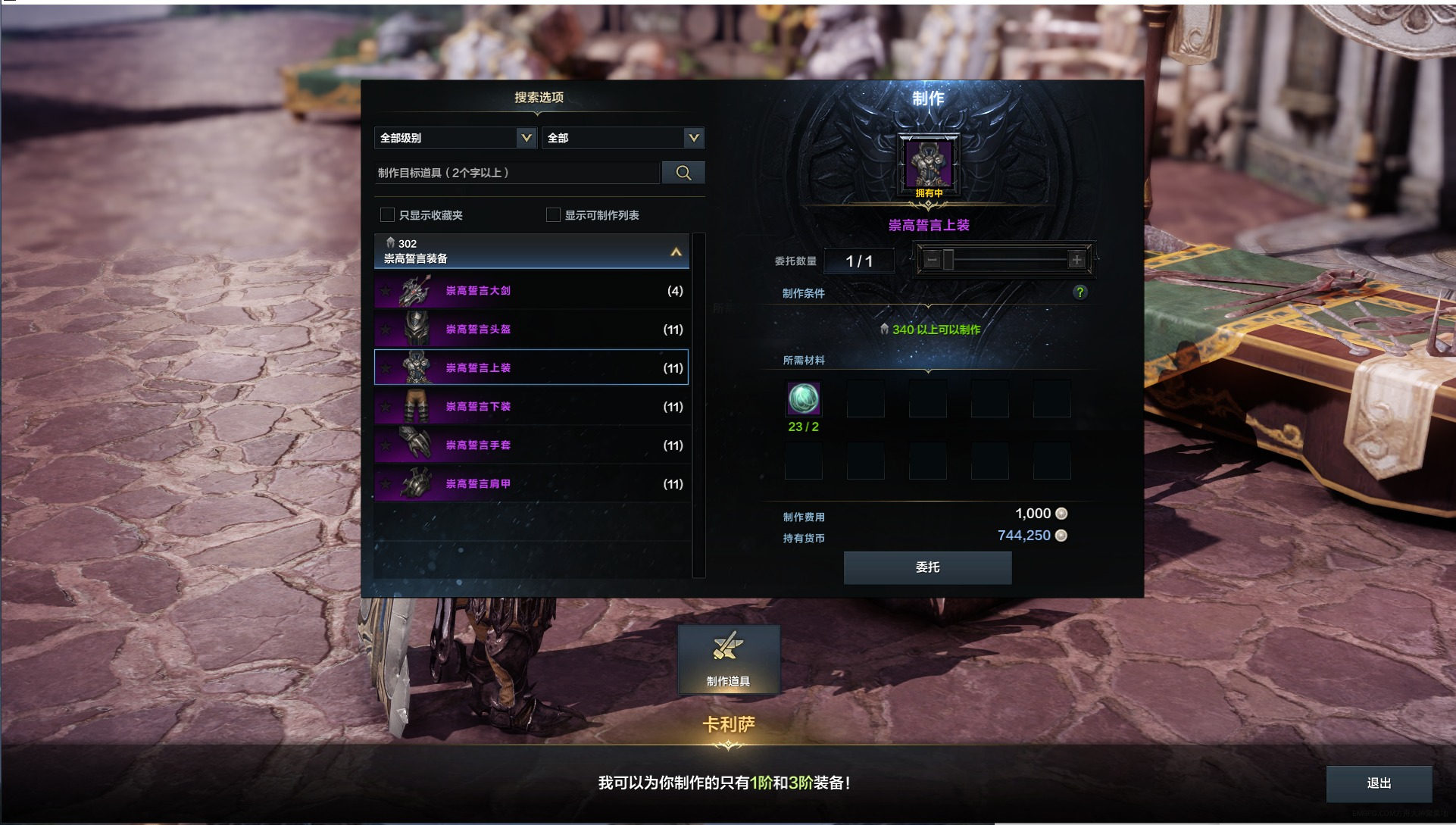
Task: Select 崇高誓言大剑 in the list
Action: 531,291
